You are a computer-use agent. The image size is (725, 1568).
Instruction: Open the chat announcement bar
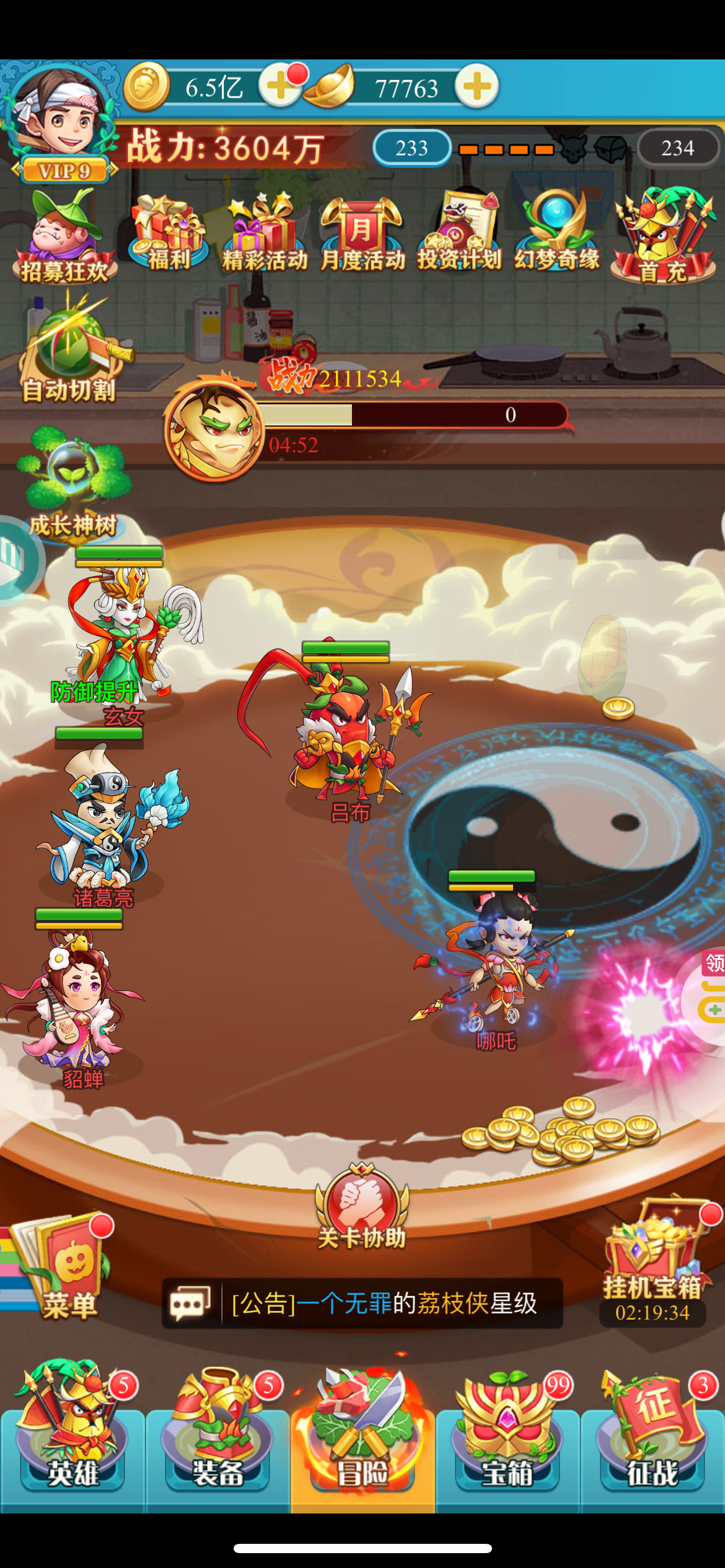pos(362,1303)
